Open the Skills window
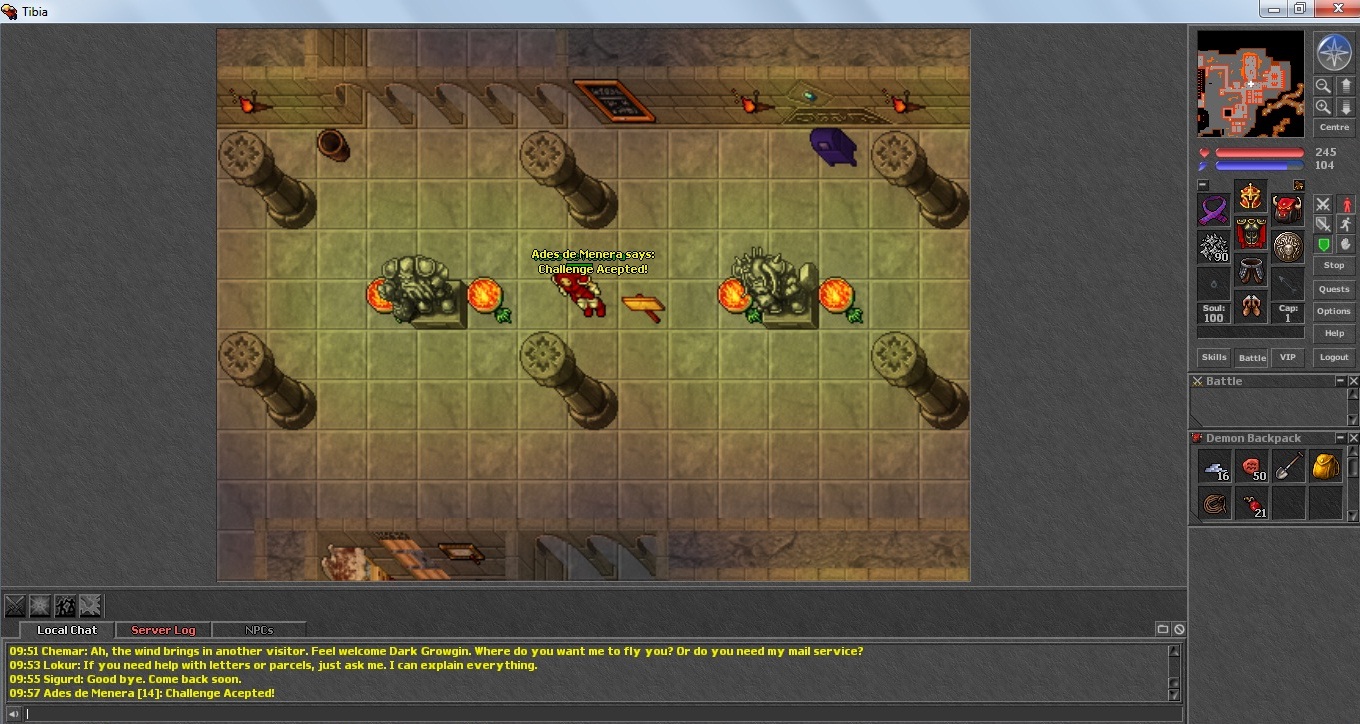 tap(1213, 357)
